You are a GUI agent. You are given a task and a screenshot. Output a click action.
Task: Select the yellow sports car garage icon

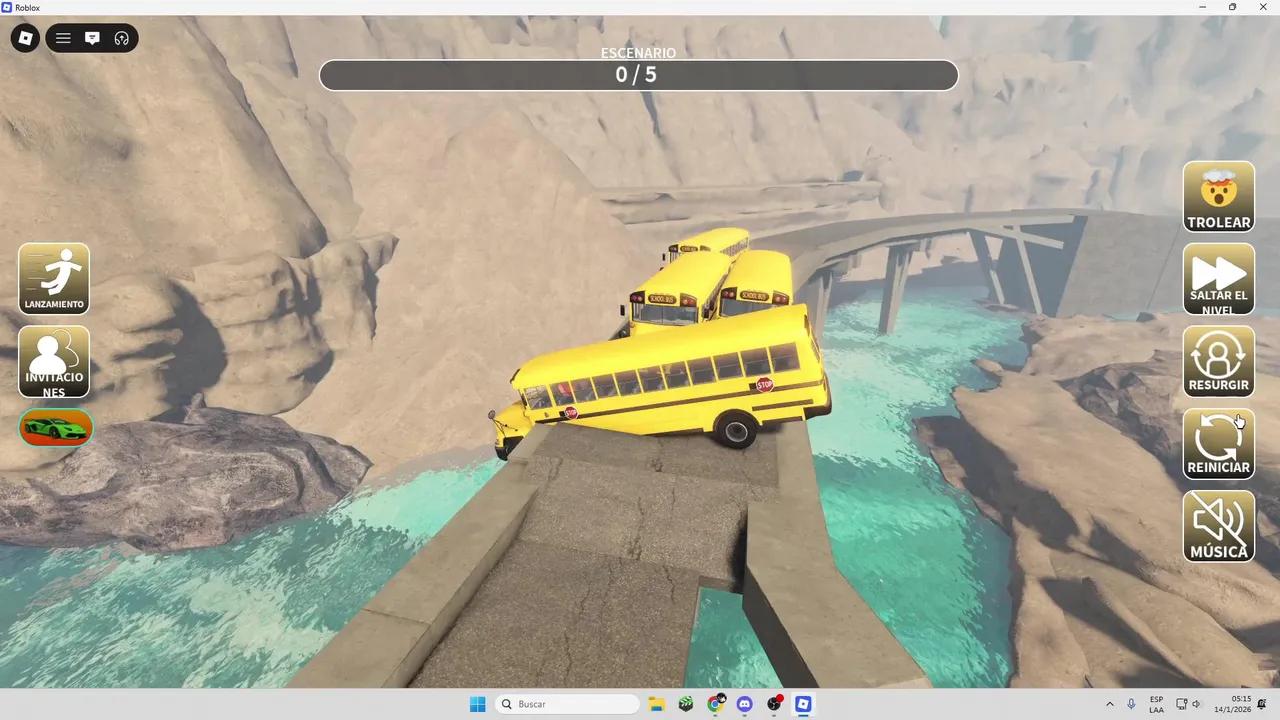click(x=54, y=427)
